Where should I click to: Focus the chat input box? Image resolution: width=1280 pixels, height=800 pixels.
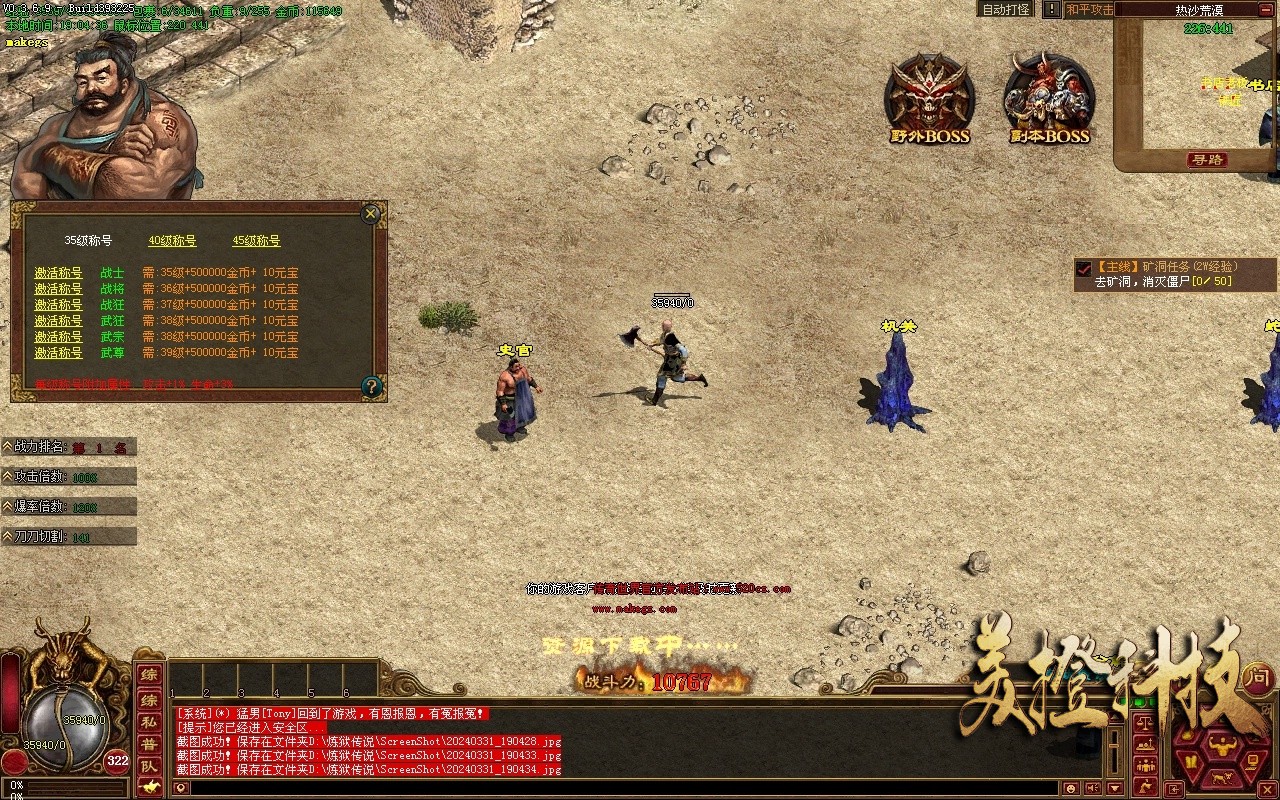click(620, 788)
